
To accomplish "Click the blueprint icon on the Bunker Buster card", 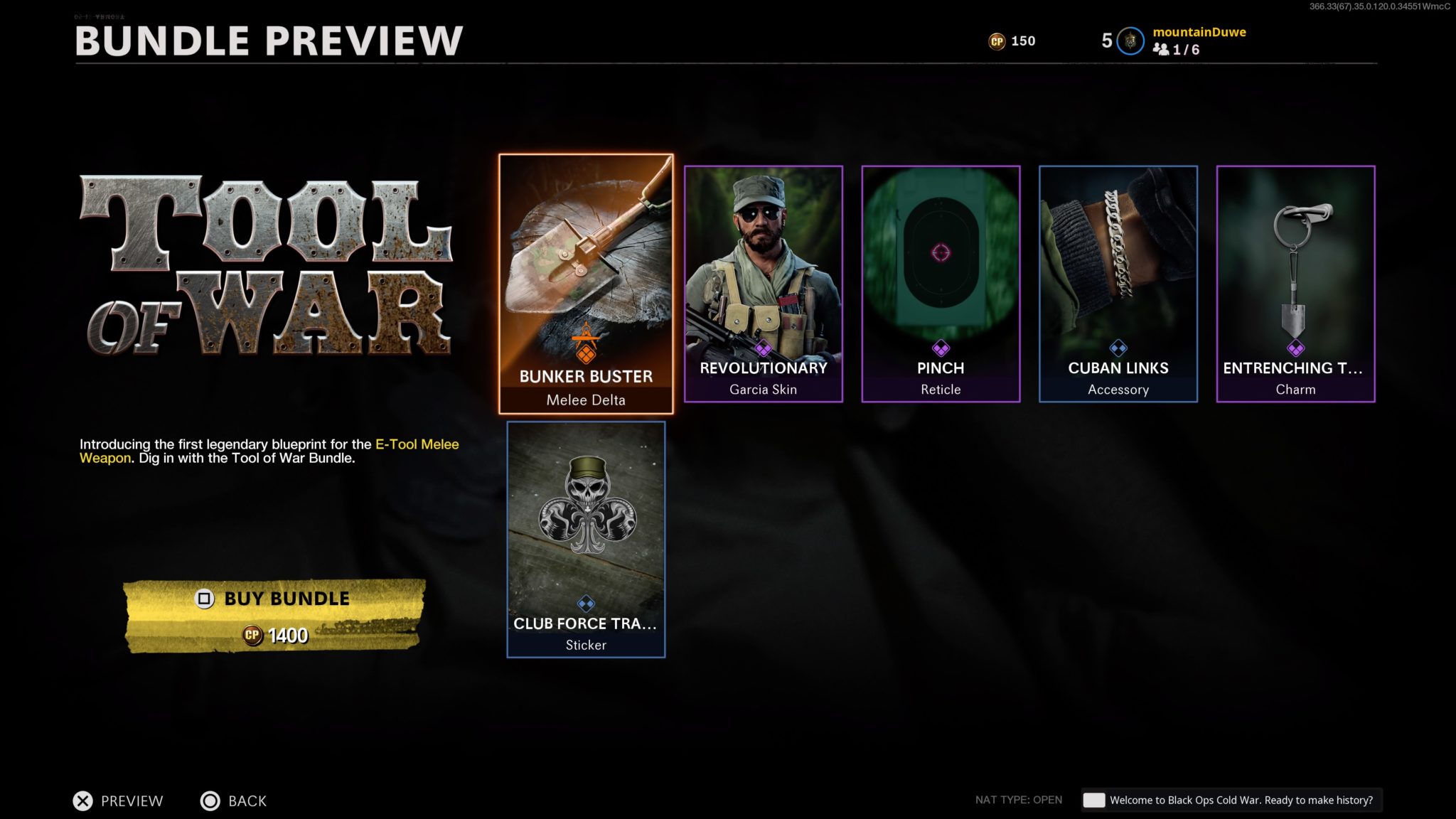I will tap(586, 345).
